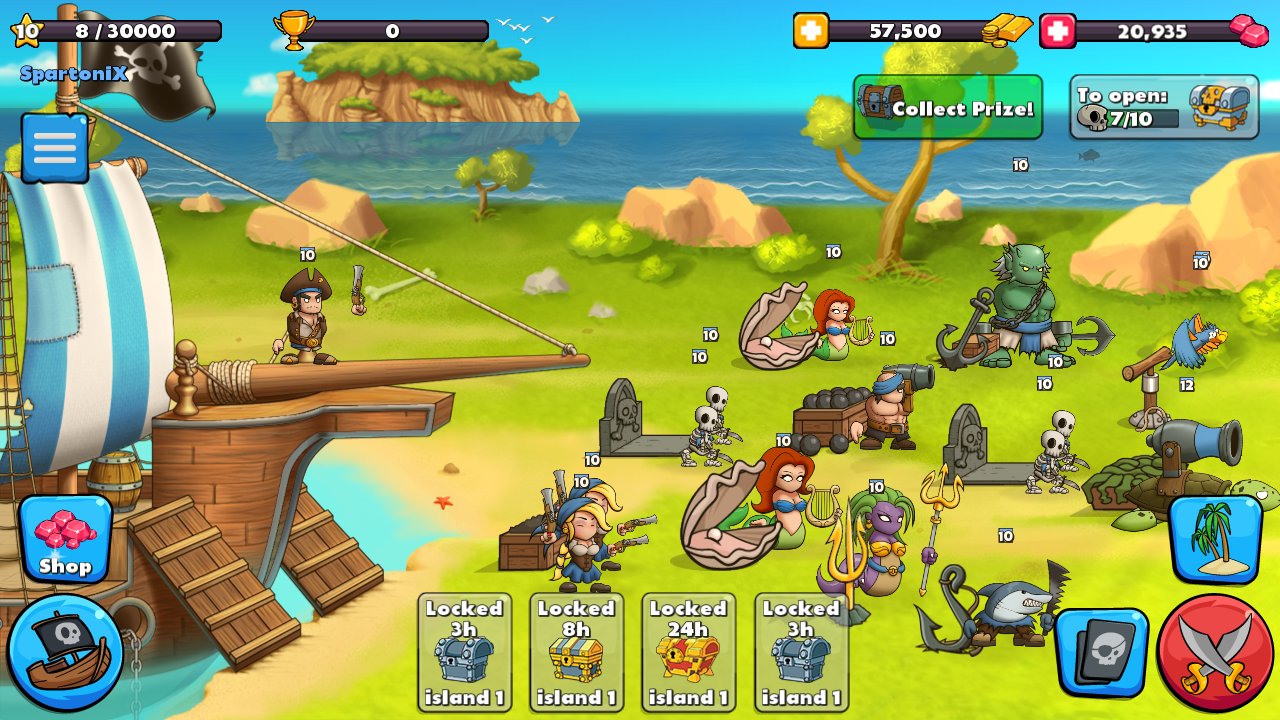The height and width of the screenshot is (720, 1280).
Task: Open the palm island map button
Action: [x=1214, y=540]
